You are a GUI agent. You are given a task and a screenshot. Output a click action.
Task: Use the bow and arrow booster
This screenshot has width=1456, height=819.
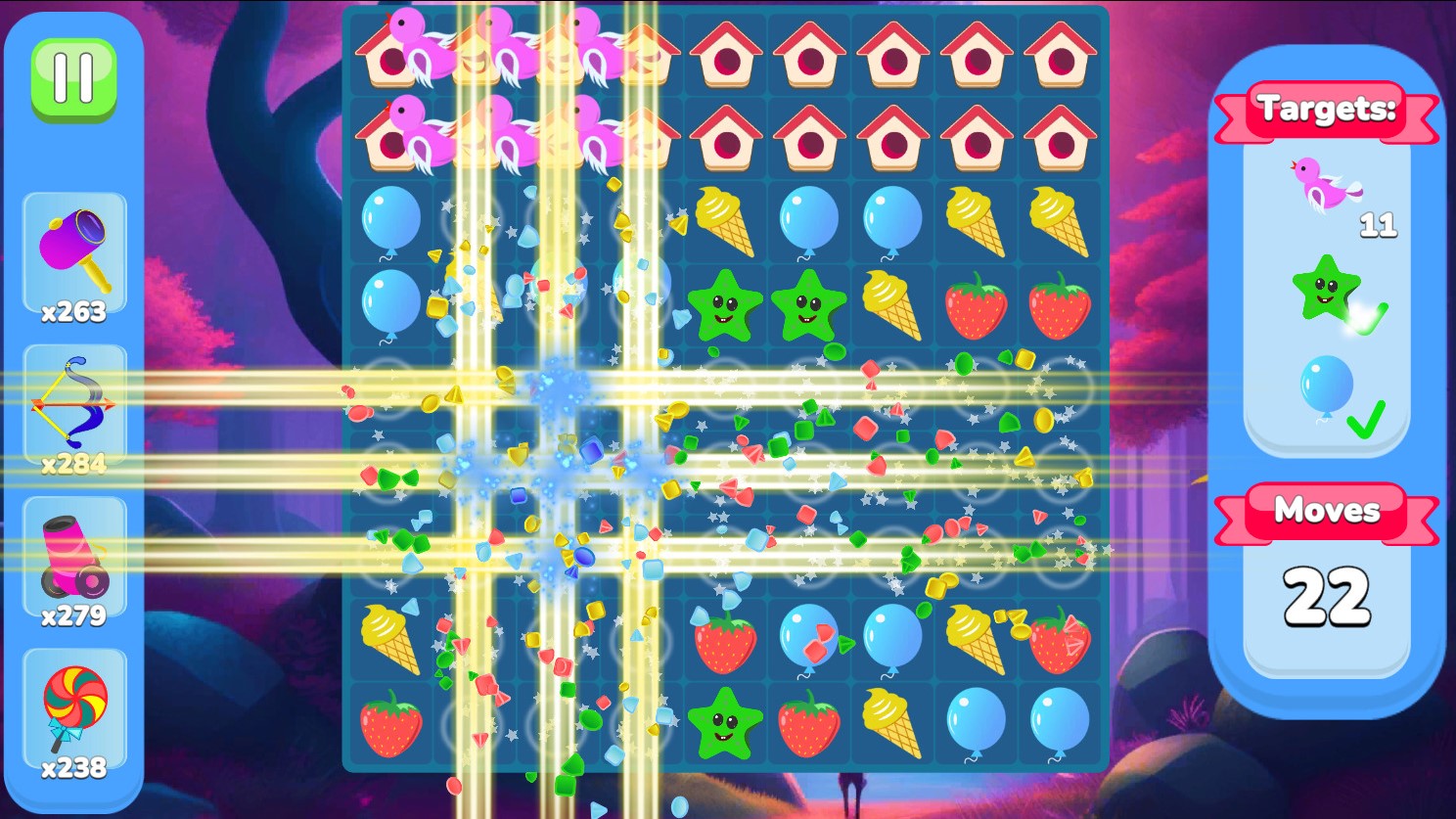[x=76, y=404]
